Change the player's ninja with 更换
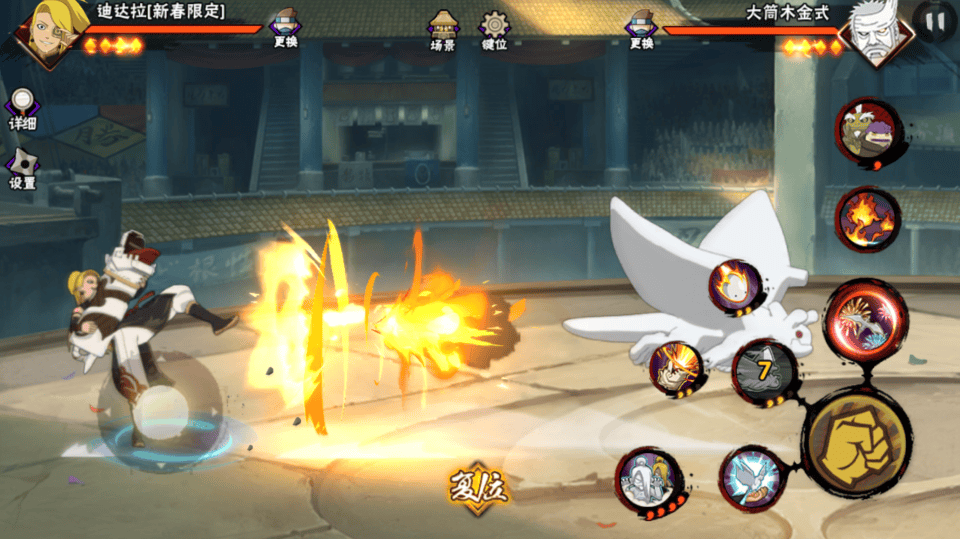Viewport: 960px width, 539px height. [x=285, y=28]
